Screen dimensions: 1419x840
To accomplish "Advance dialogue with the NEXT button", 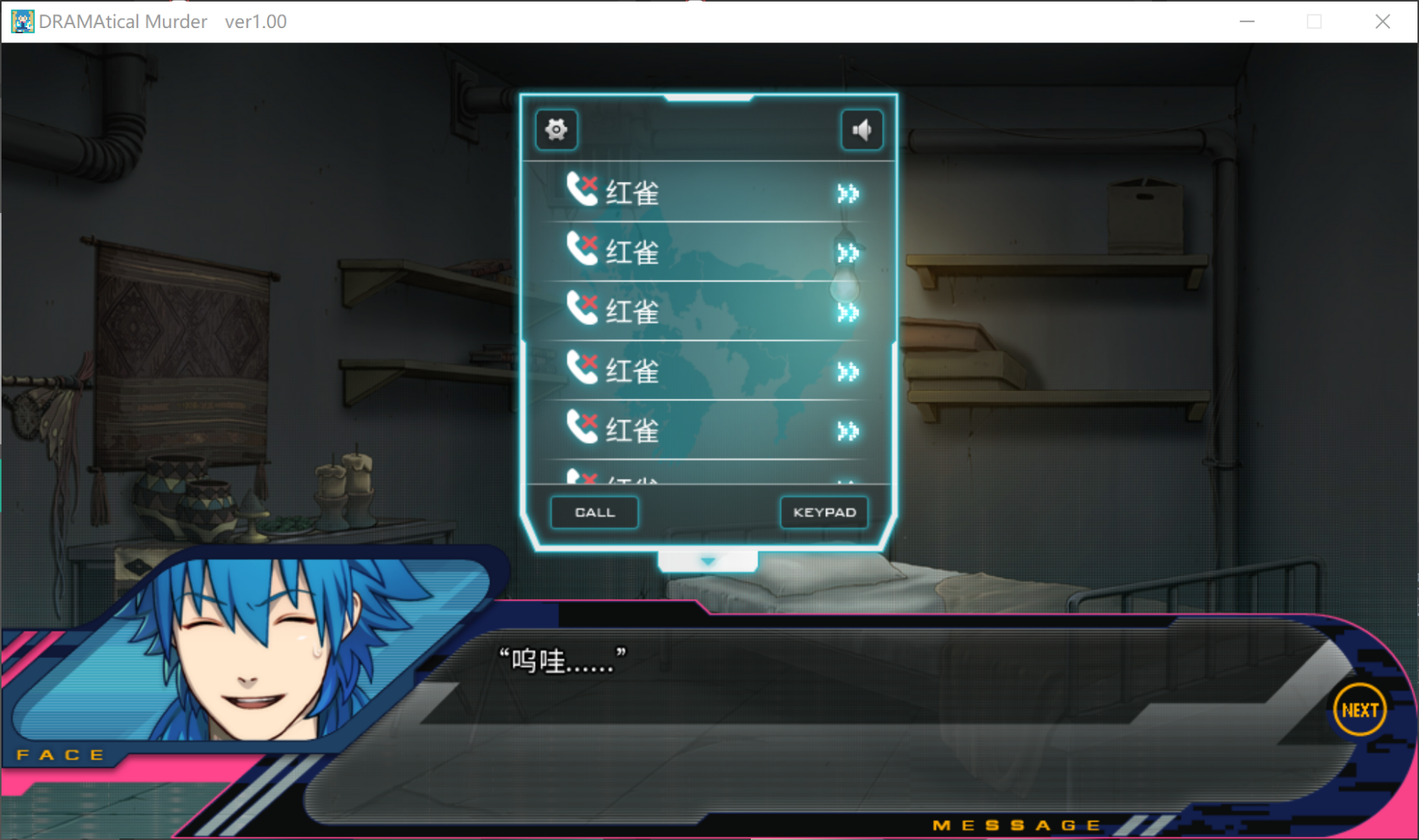I will (x=1359, y=710).
